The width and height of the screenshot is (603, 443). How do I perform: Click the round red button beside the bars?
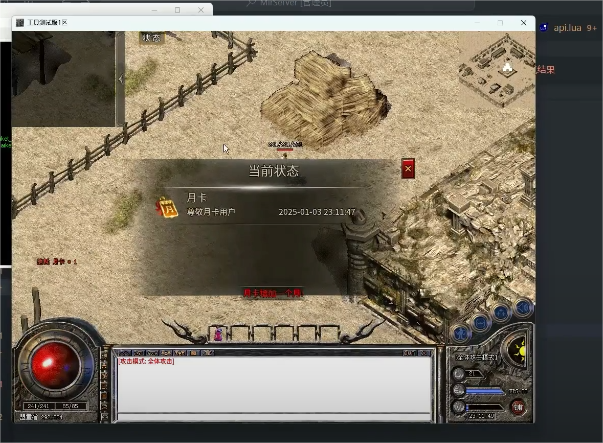[517, 407]
